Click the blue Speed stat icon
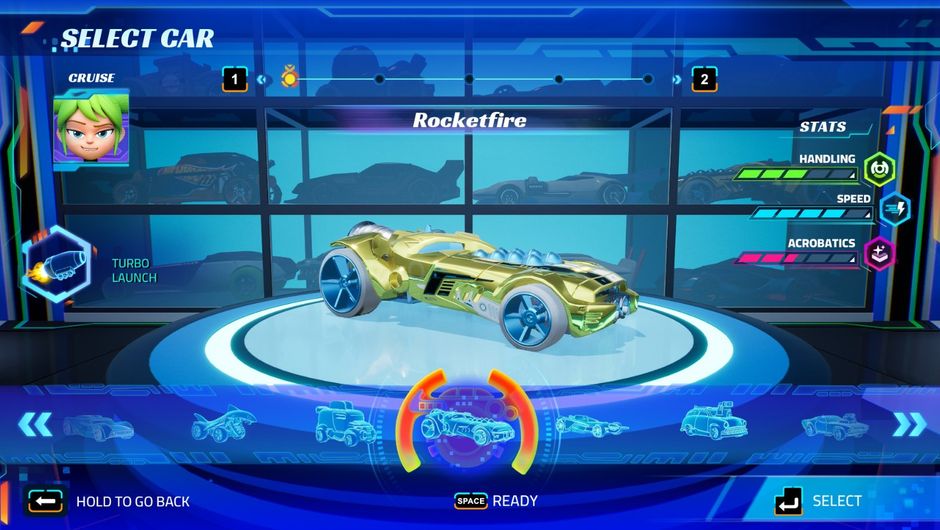This screenshot has width=940, height=530. pos(893,208)
